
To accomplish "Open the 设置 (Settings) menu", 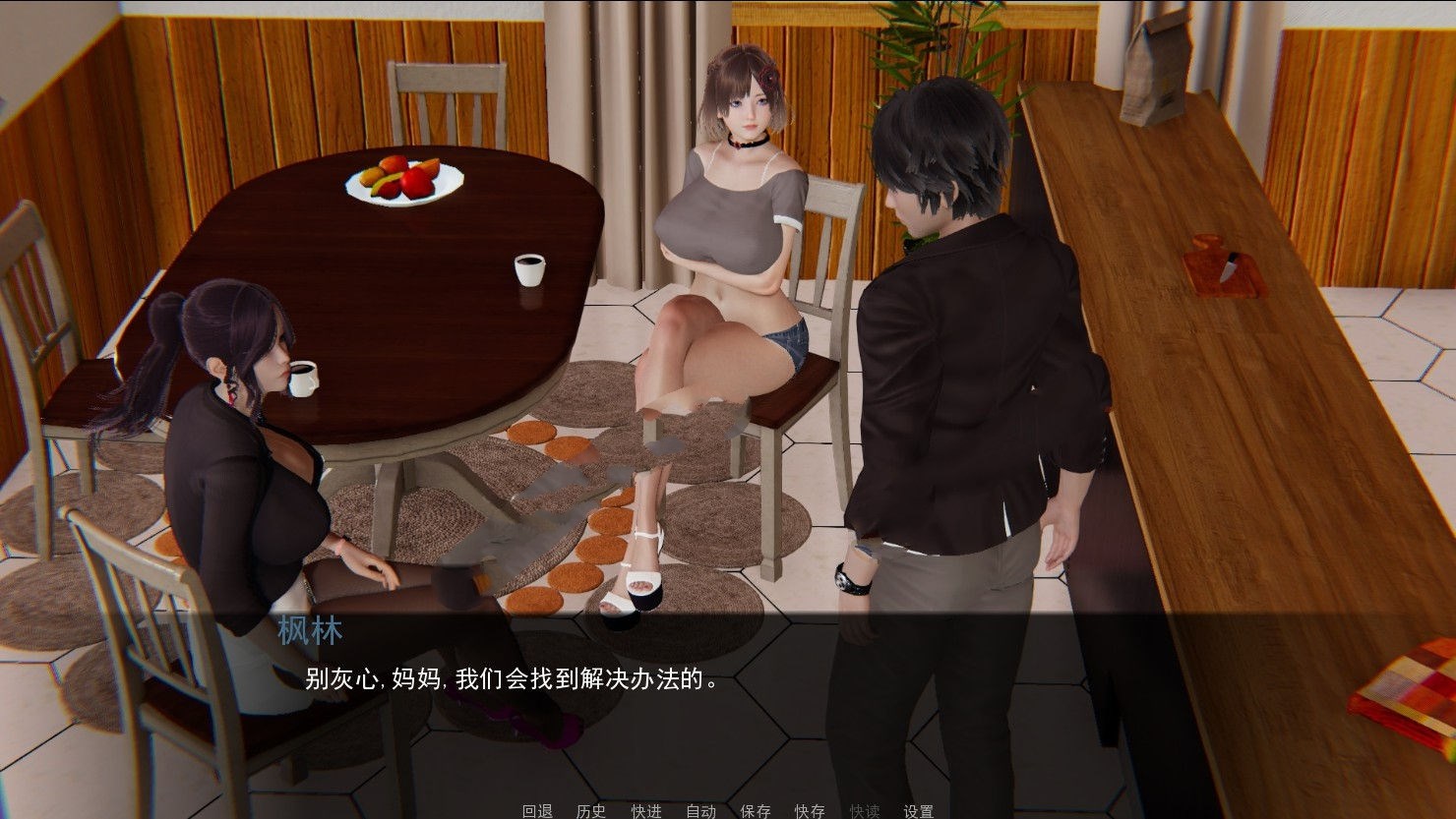I will coord(918,812).
